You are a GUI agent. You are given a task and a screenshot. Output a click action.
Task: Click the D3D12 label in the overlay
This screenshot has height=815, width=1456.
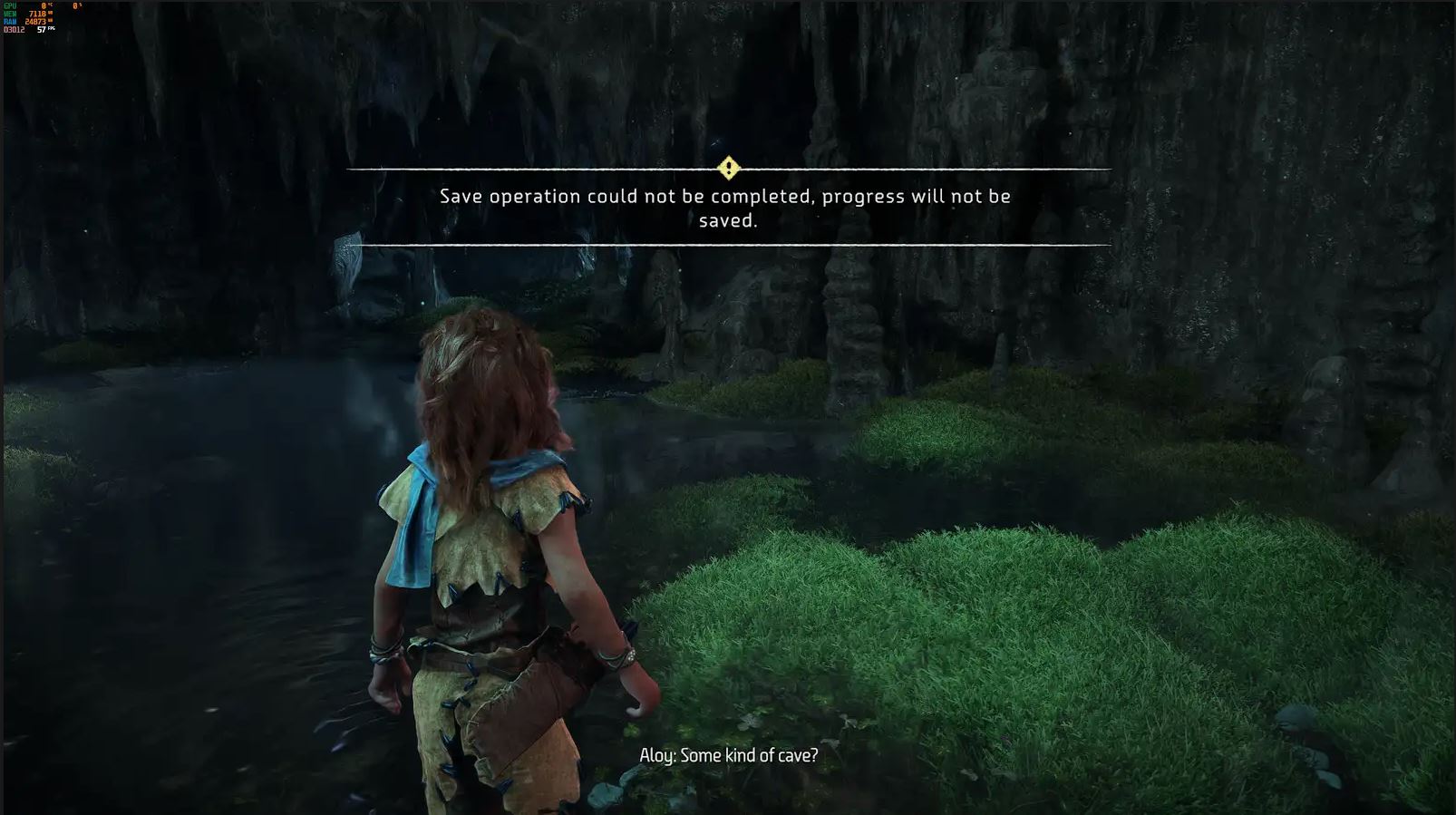[x=13, y=29]
